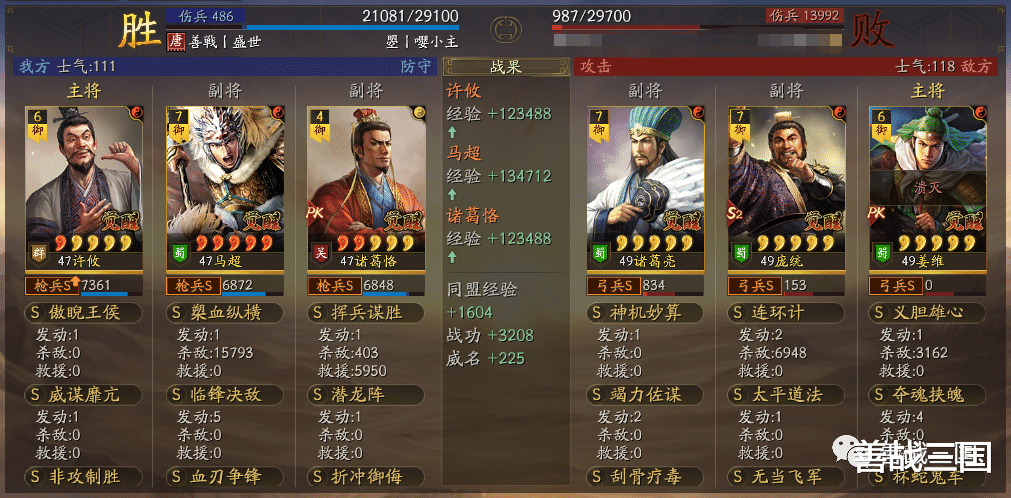Open the 战果 battle results header
Image resolution: width=1011 pixels, height=498 pixels.
(505, 67)
